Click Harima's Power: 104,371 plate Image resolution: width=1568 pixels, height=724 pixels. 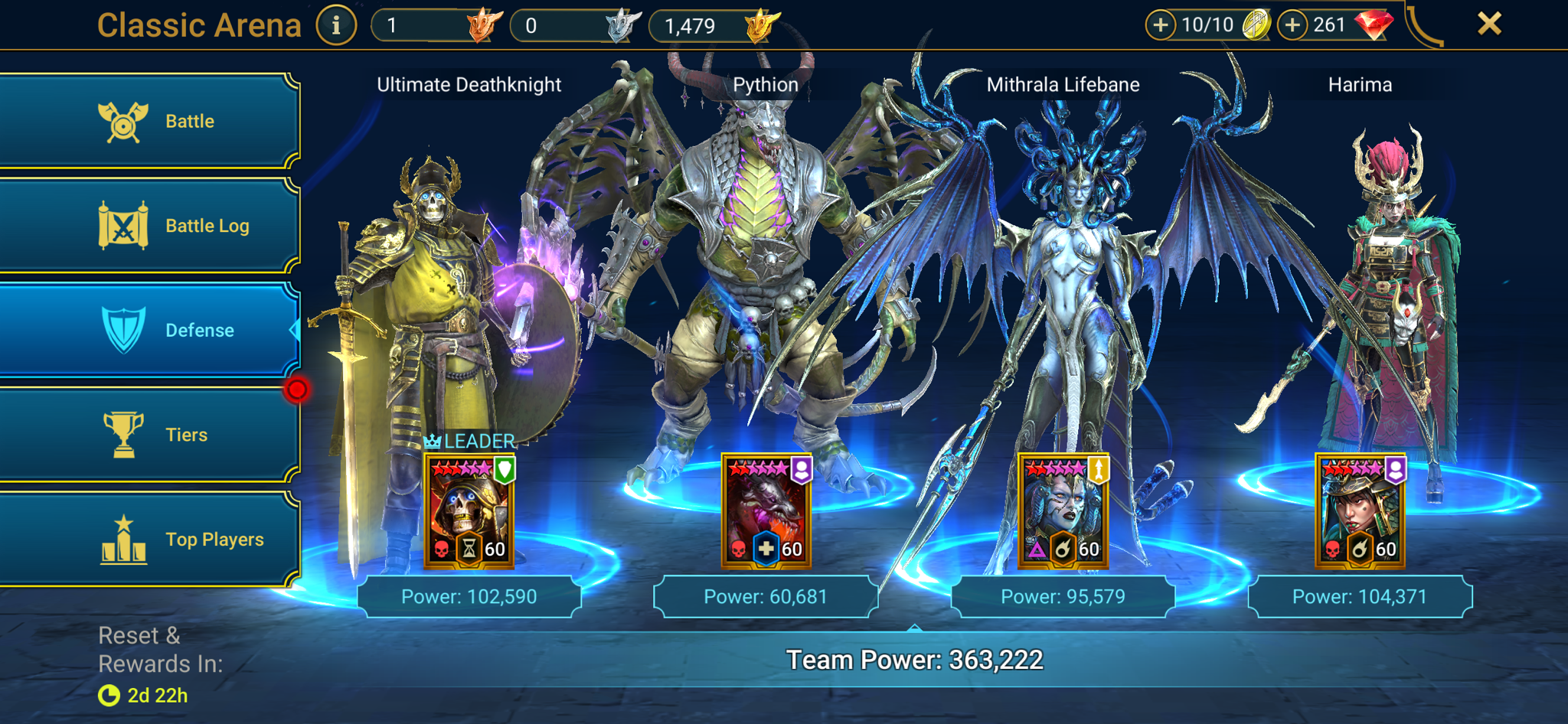[1361, 595]
